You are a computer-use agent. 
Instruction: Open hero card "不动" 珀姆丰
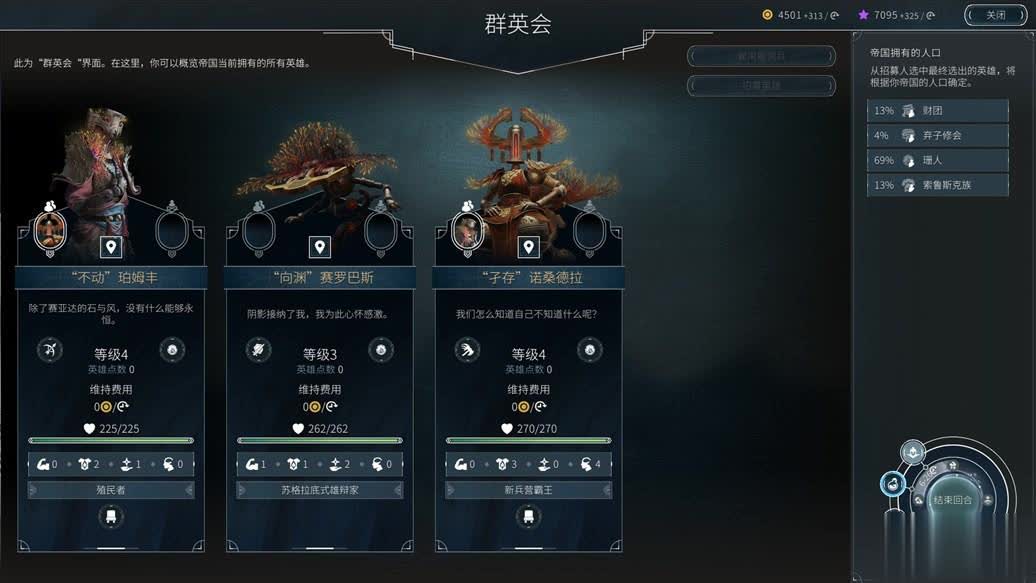pos(111,278)
